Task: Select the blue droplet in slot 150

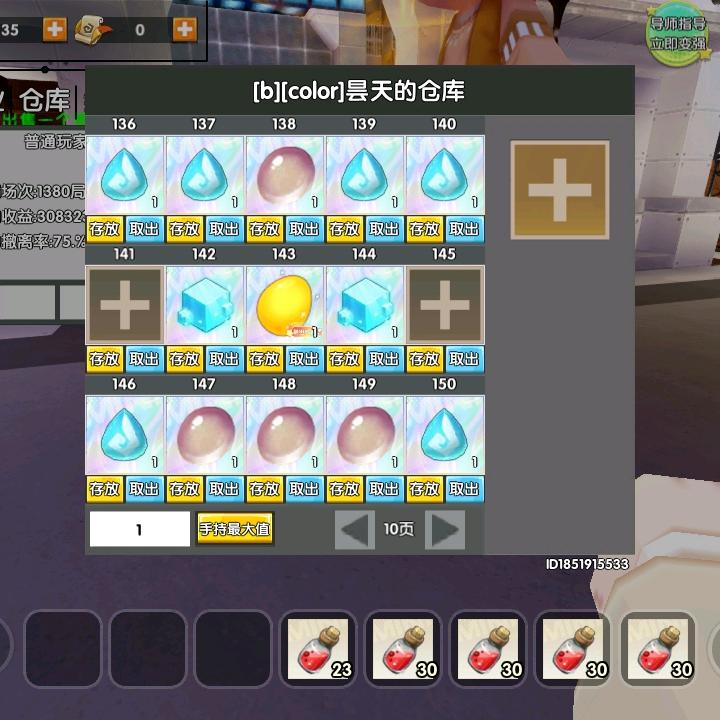Action: (444, 435)
